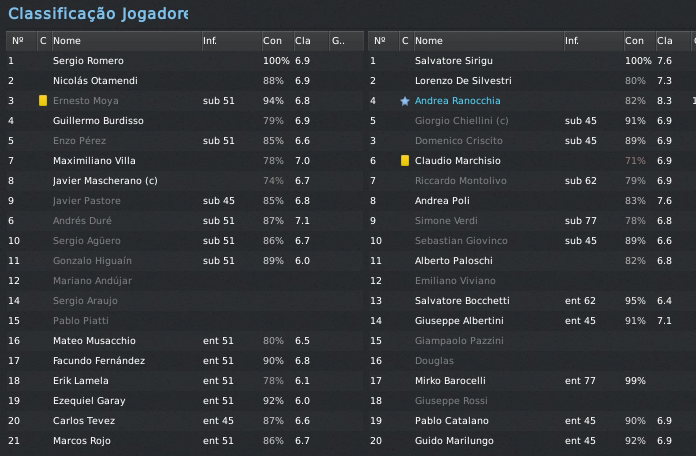Sort left table by Cla rating column
Image resolution: width=696 pixels, height=456 pixels.
click(303, 41)
